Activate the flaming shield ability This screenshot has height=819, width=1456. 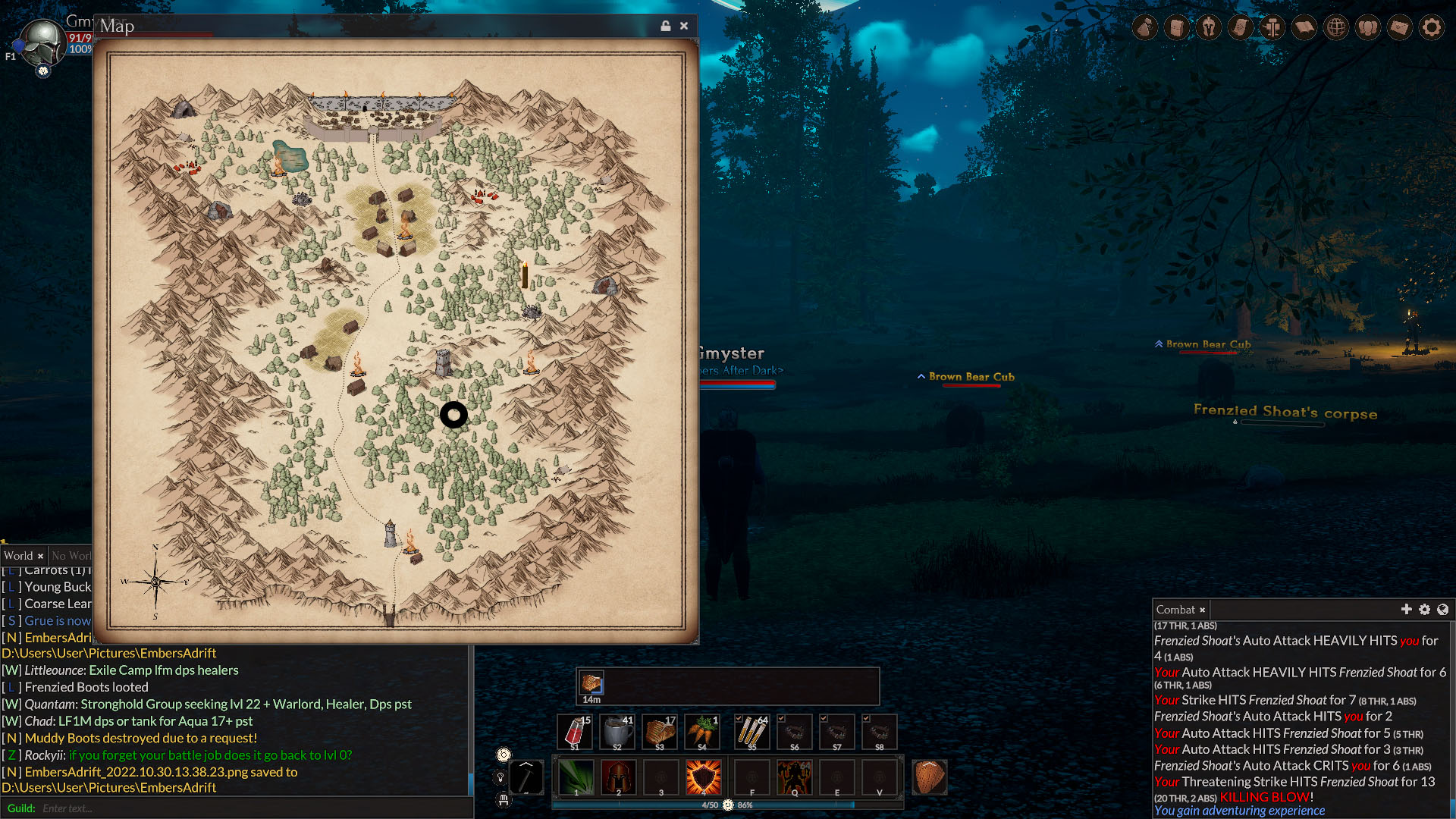704,777
